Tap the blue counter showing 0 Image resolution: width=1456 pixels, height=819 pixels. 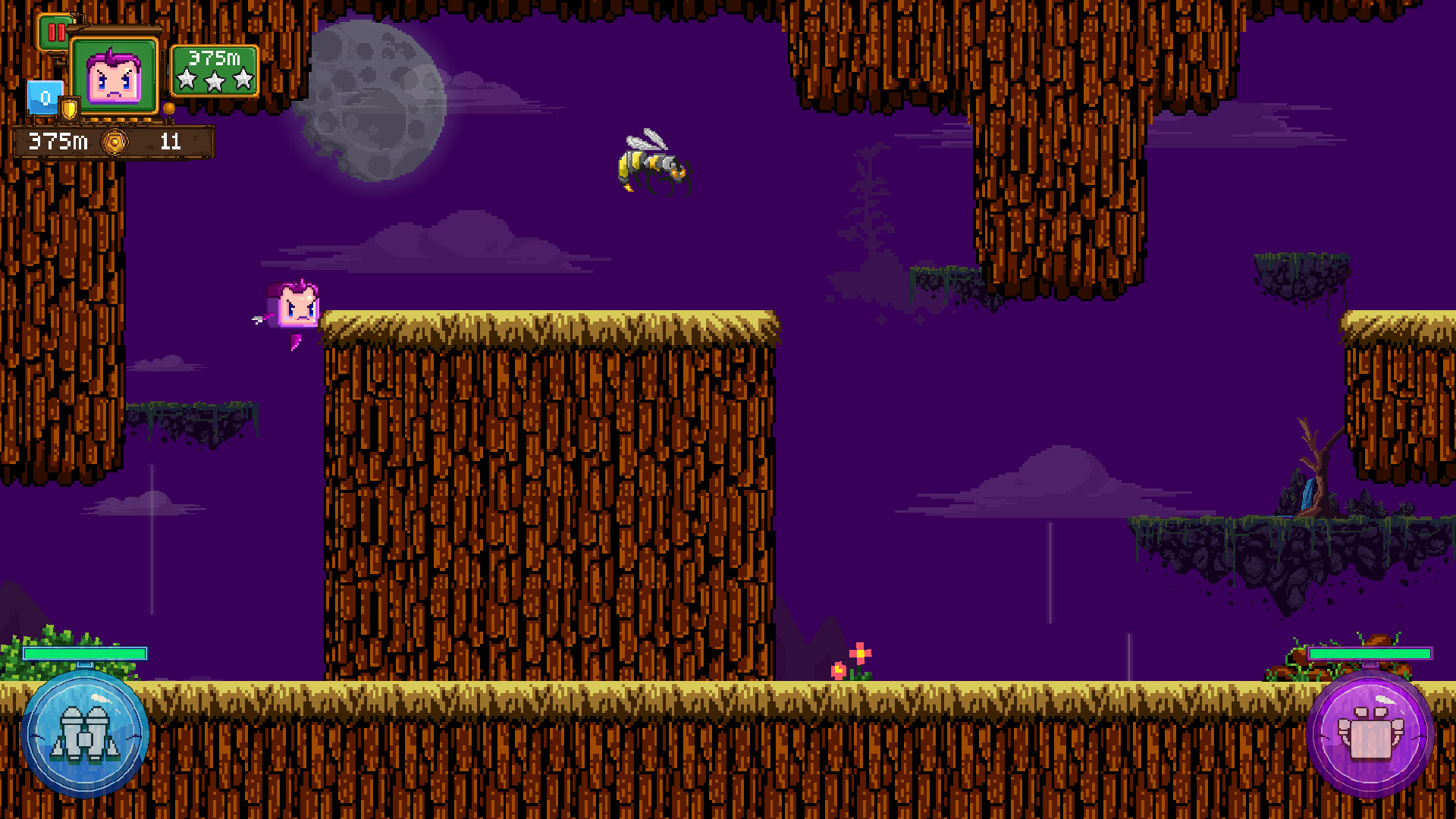coord(44,96)
